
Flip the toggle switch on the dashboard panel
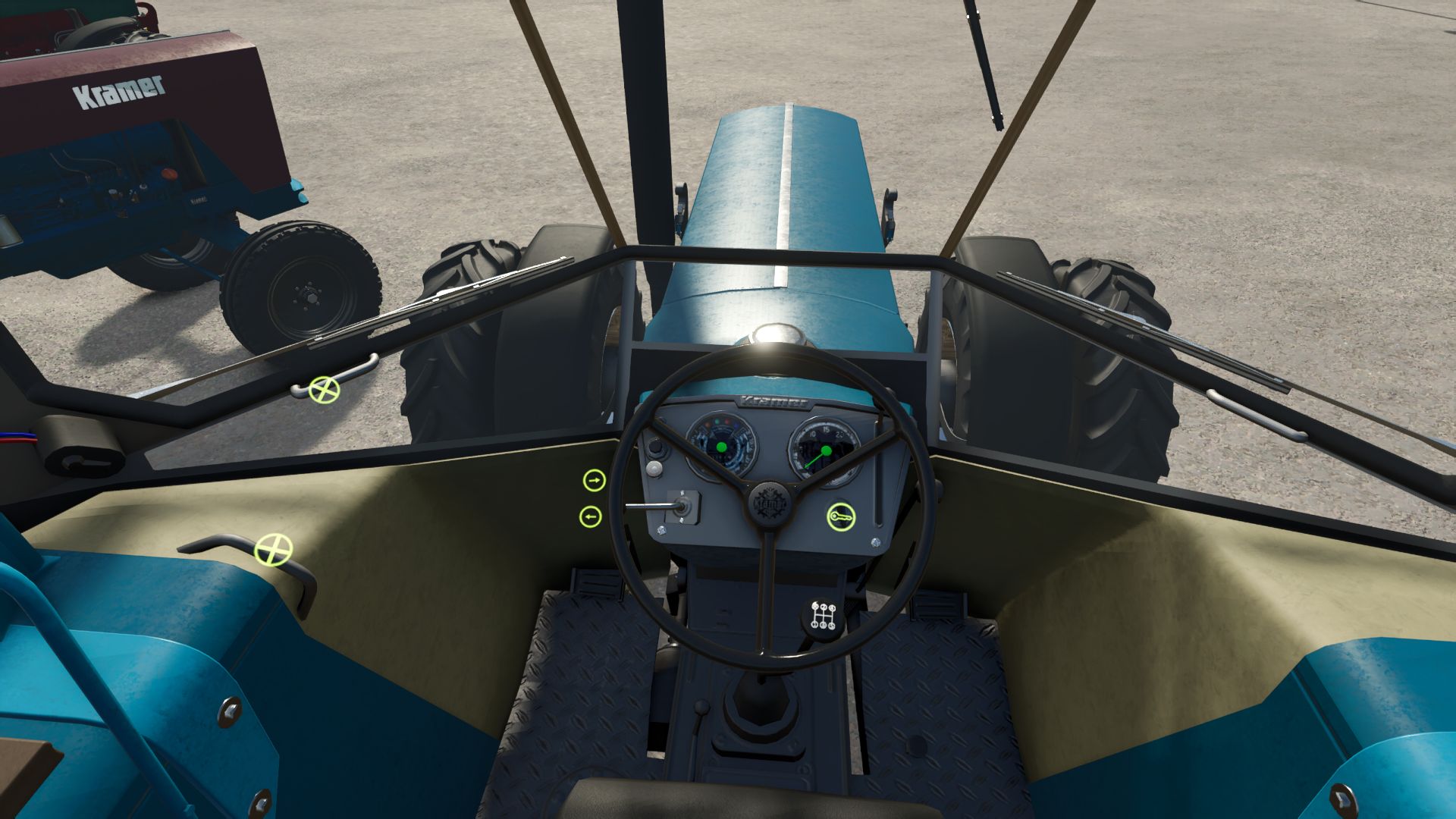pos(682,507)
